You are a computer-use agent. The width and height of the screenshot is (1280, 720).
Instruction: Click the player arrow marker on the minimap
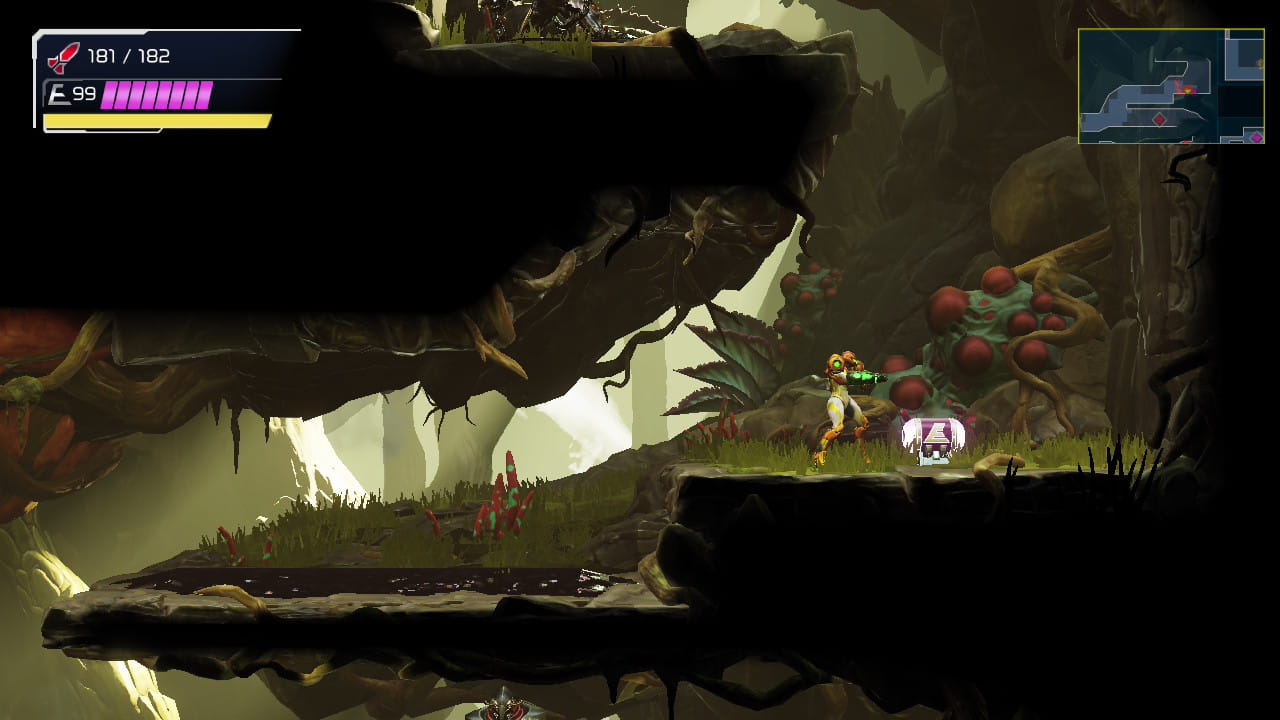point(1187,90)
